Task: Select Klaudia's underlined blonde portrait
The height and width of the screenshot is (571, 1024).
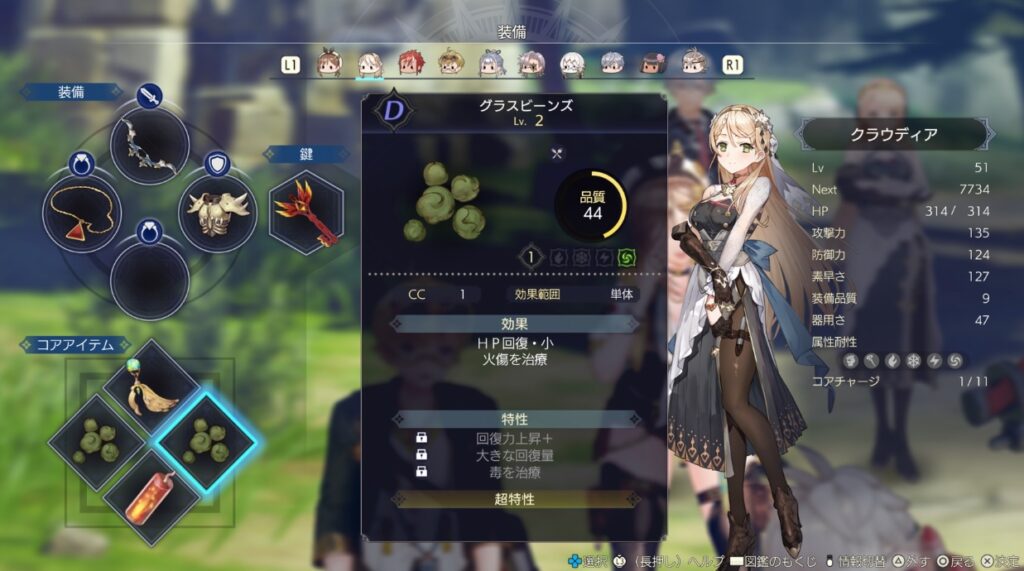Action: coord(369,64)
